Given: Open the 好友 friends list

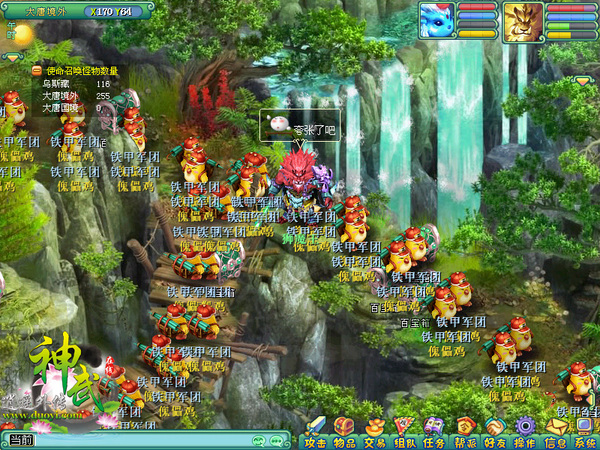Looking at the screenshot, I should coord(494,431).
